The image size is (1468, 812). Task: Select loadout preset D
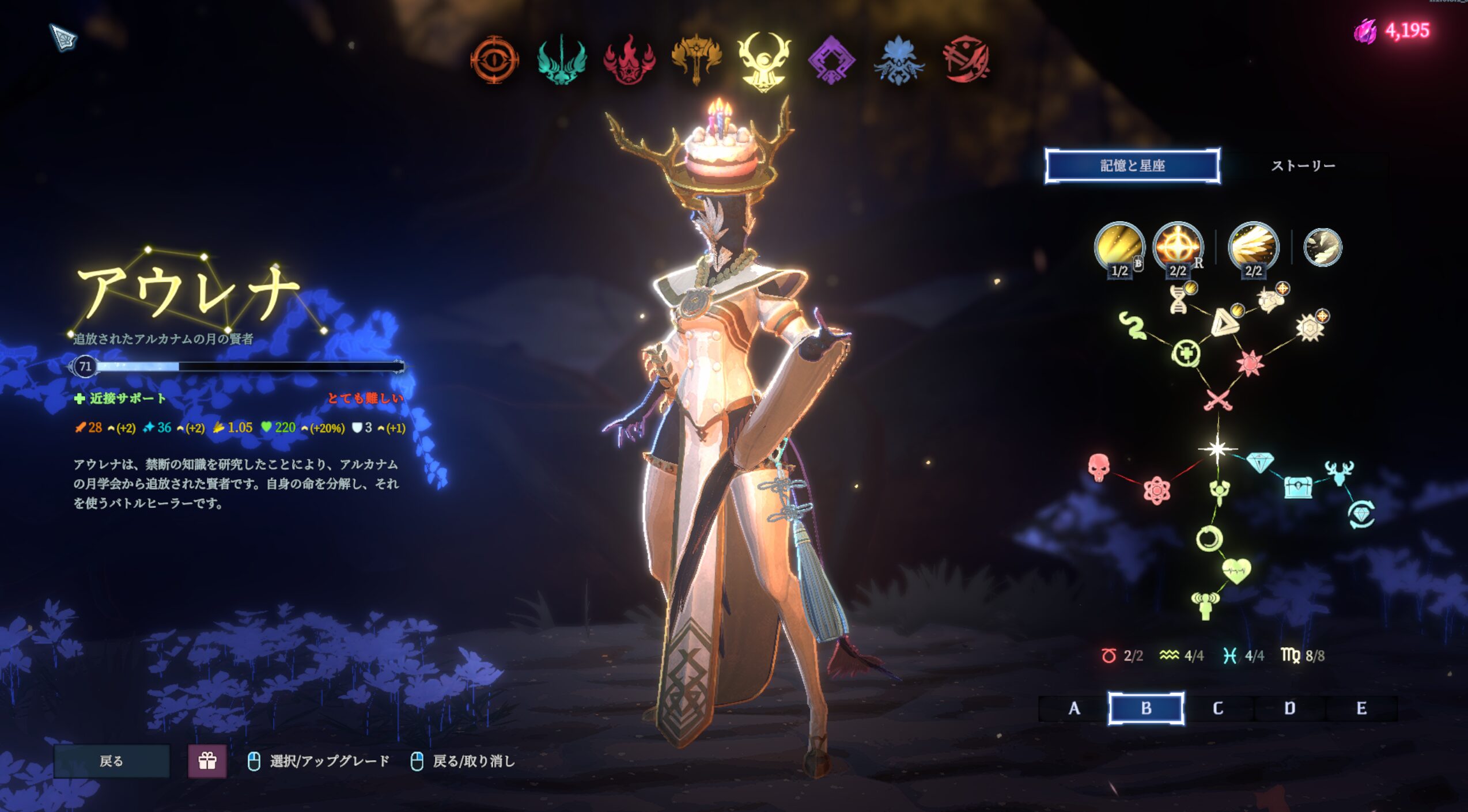(x=1289, y=708)
